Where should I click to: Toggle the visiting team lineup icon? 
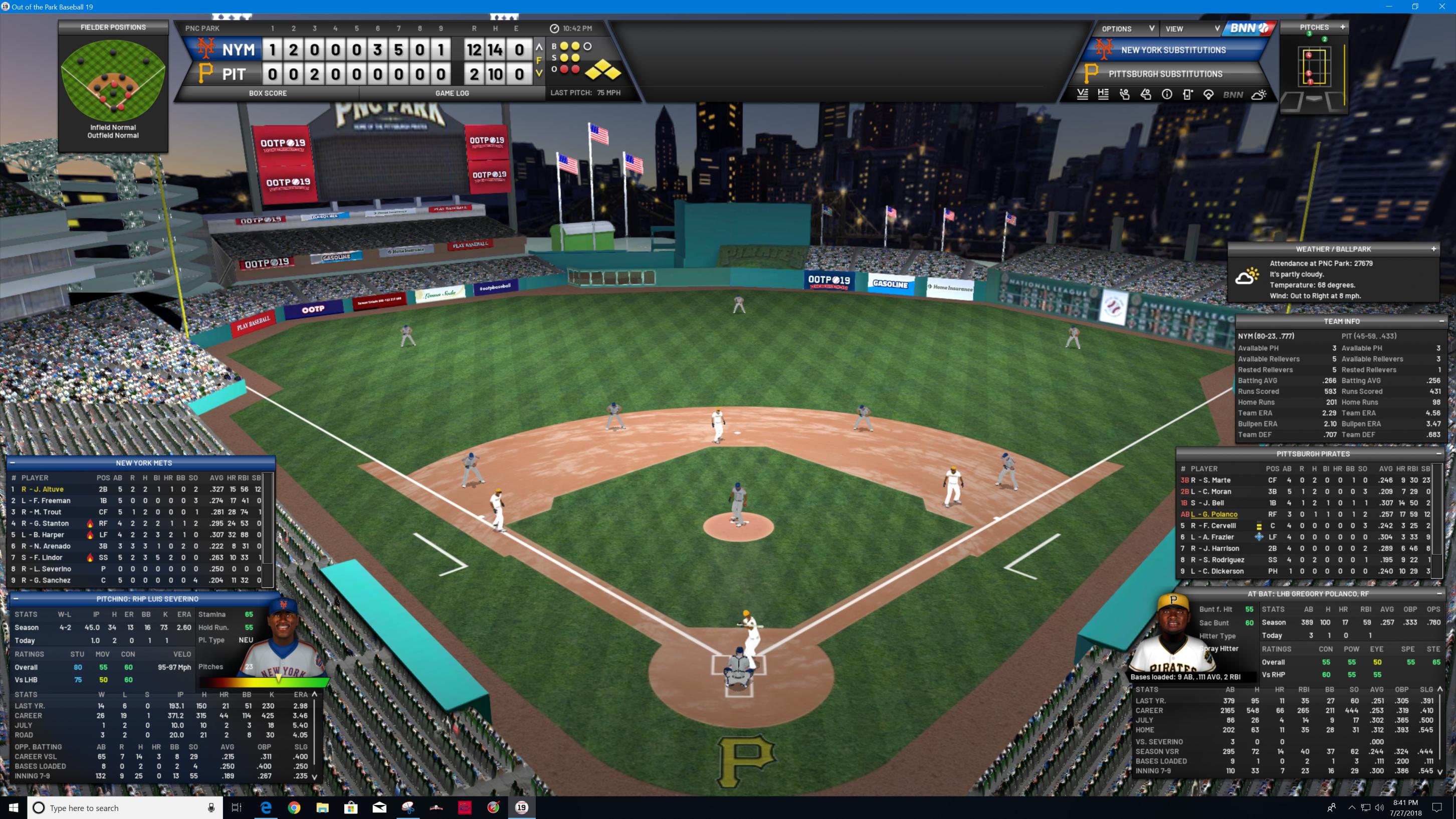click(x=1083, y=95)
